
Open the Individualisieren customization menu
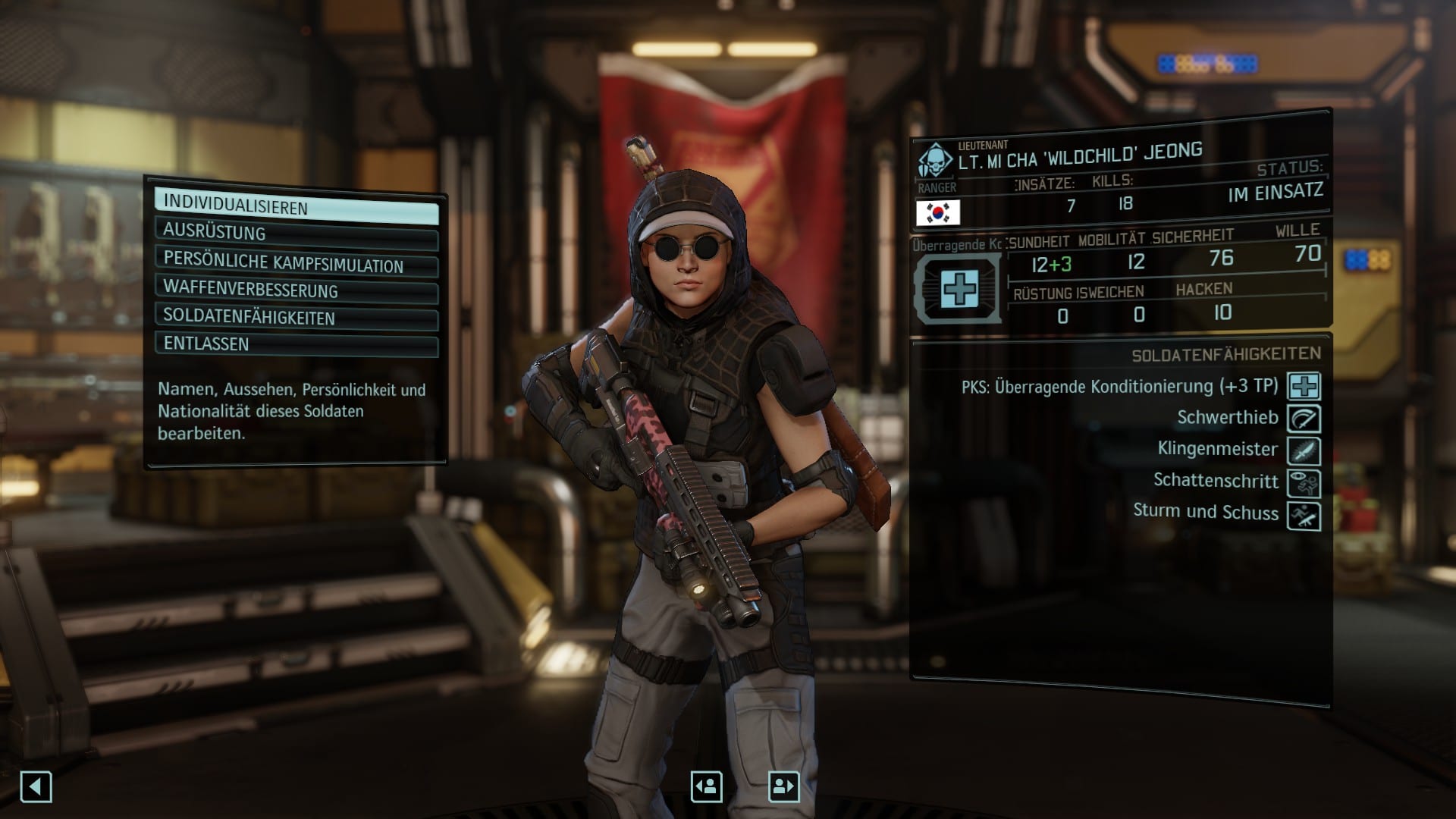point(296,206)
